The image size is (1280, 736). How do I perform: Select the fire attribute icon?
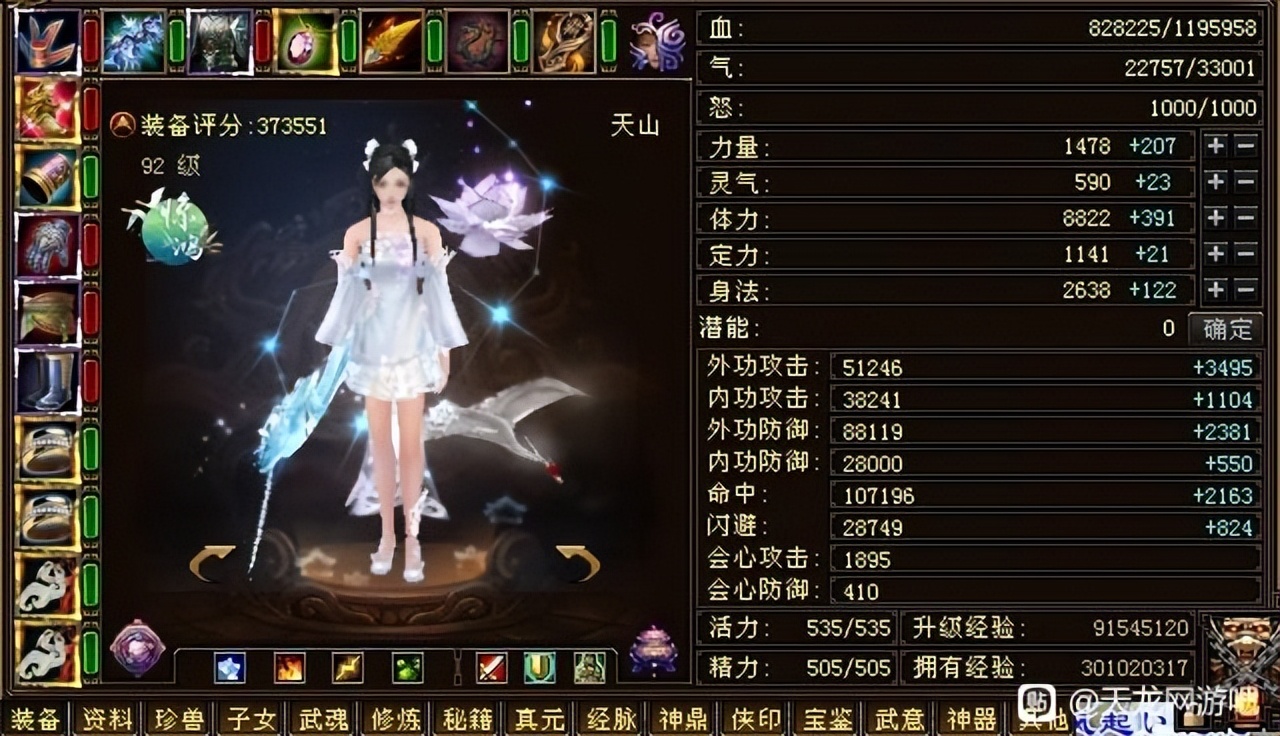point(289,667)
